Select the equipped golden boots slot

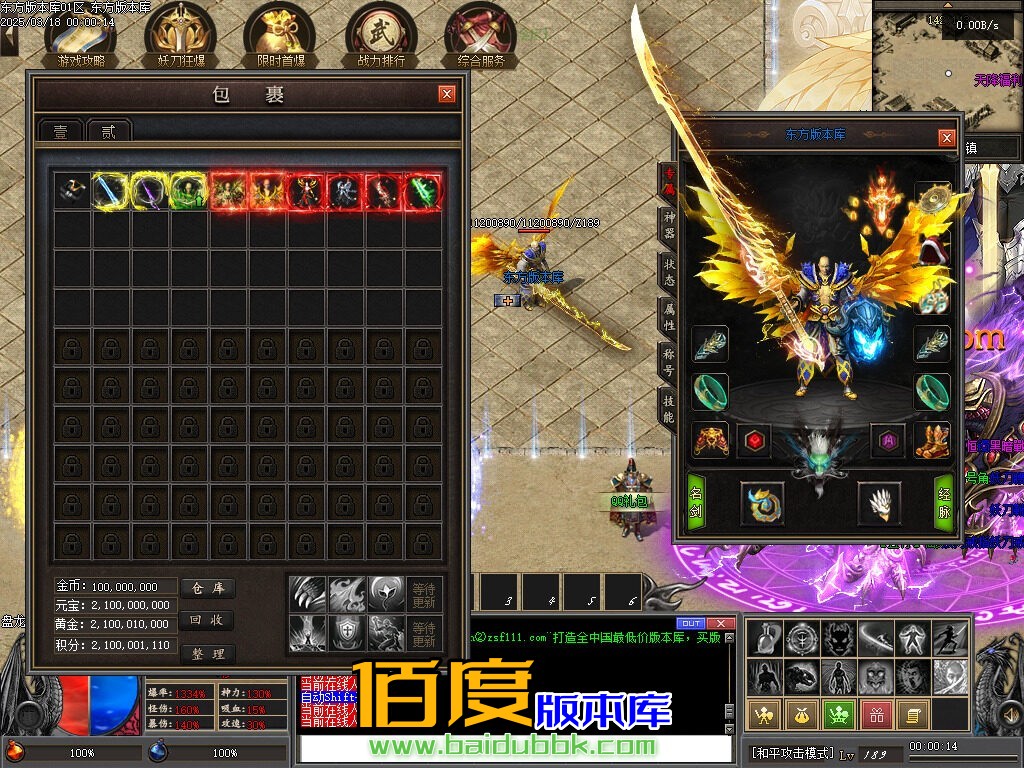932,440
